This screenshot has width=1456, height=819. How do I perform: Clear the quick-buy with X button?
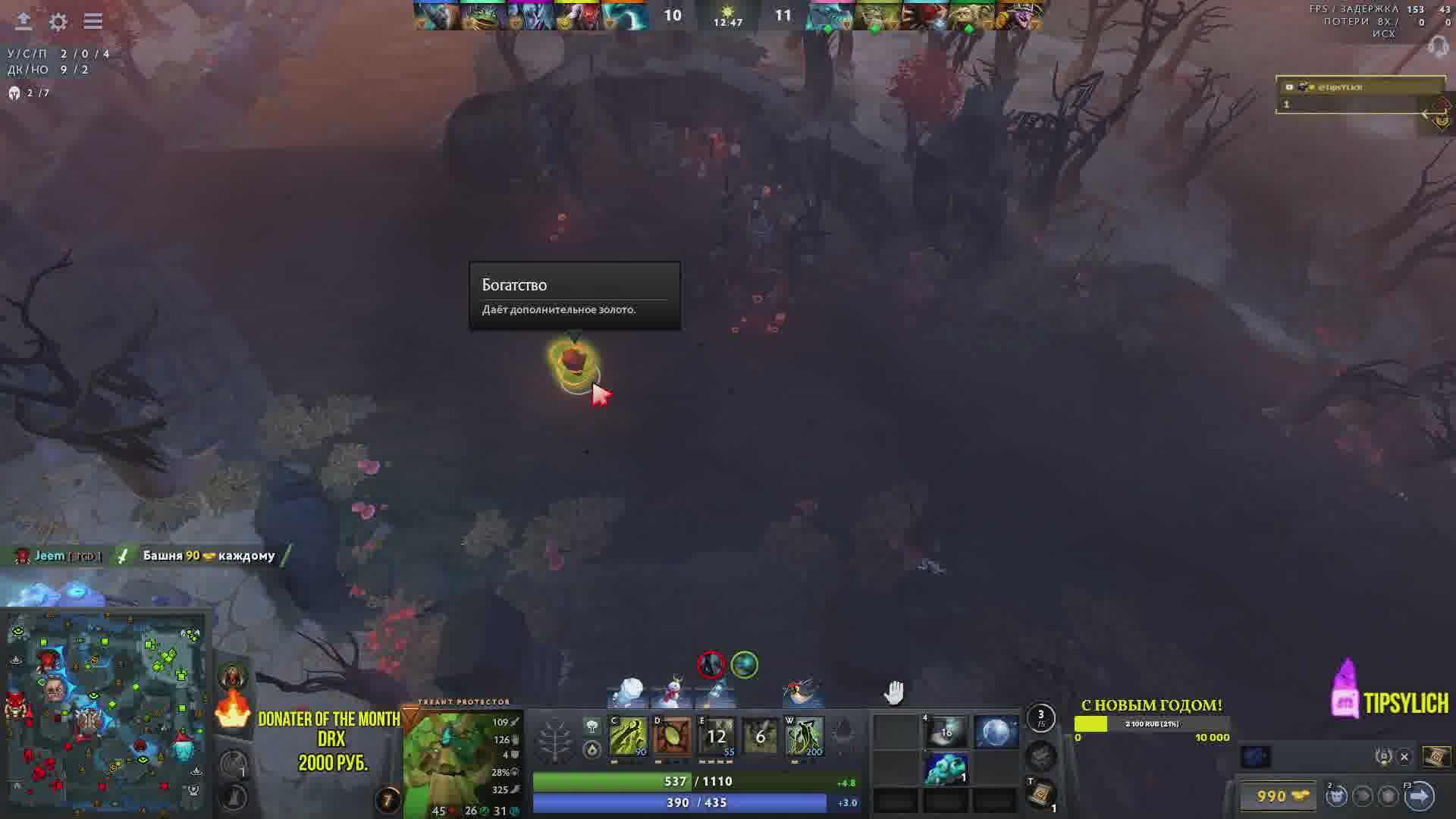[1404, 757]
